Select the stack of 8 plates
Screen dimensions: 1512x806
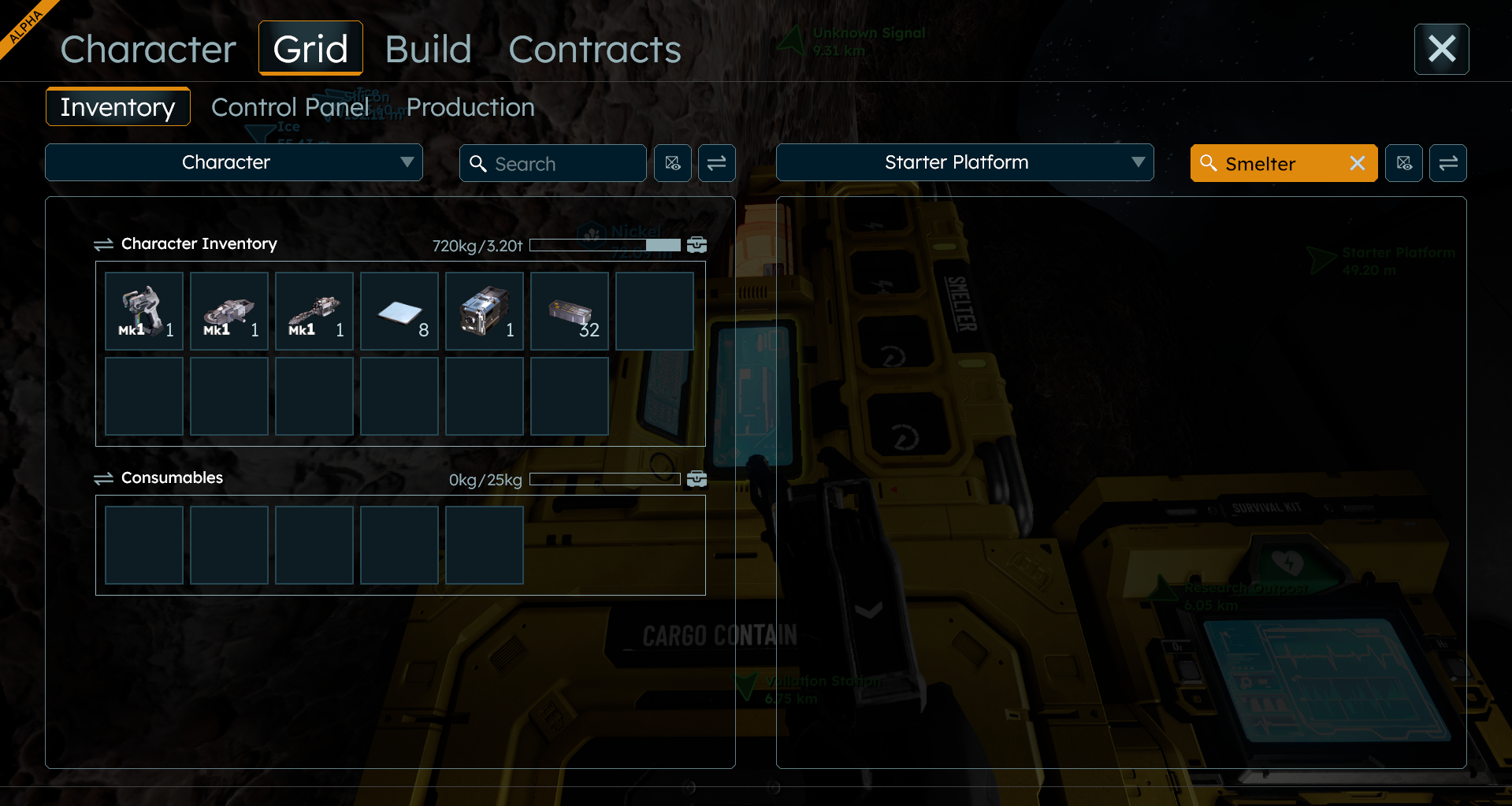pyautogui.click(x=399, y=311)
